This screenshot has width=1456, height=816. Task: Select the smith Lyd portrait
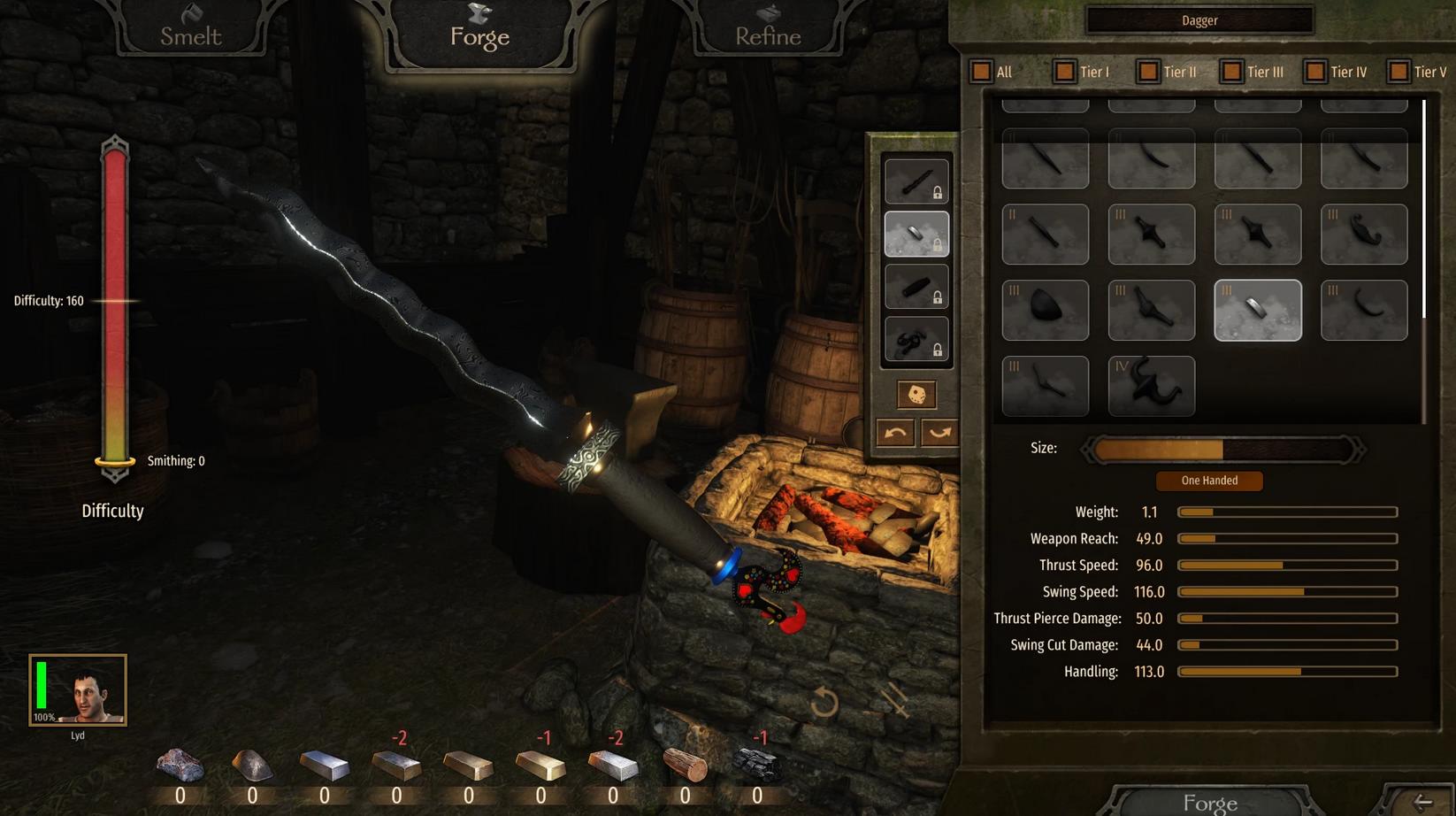(x=78, y=690)
